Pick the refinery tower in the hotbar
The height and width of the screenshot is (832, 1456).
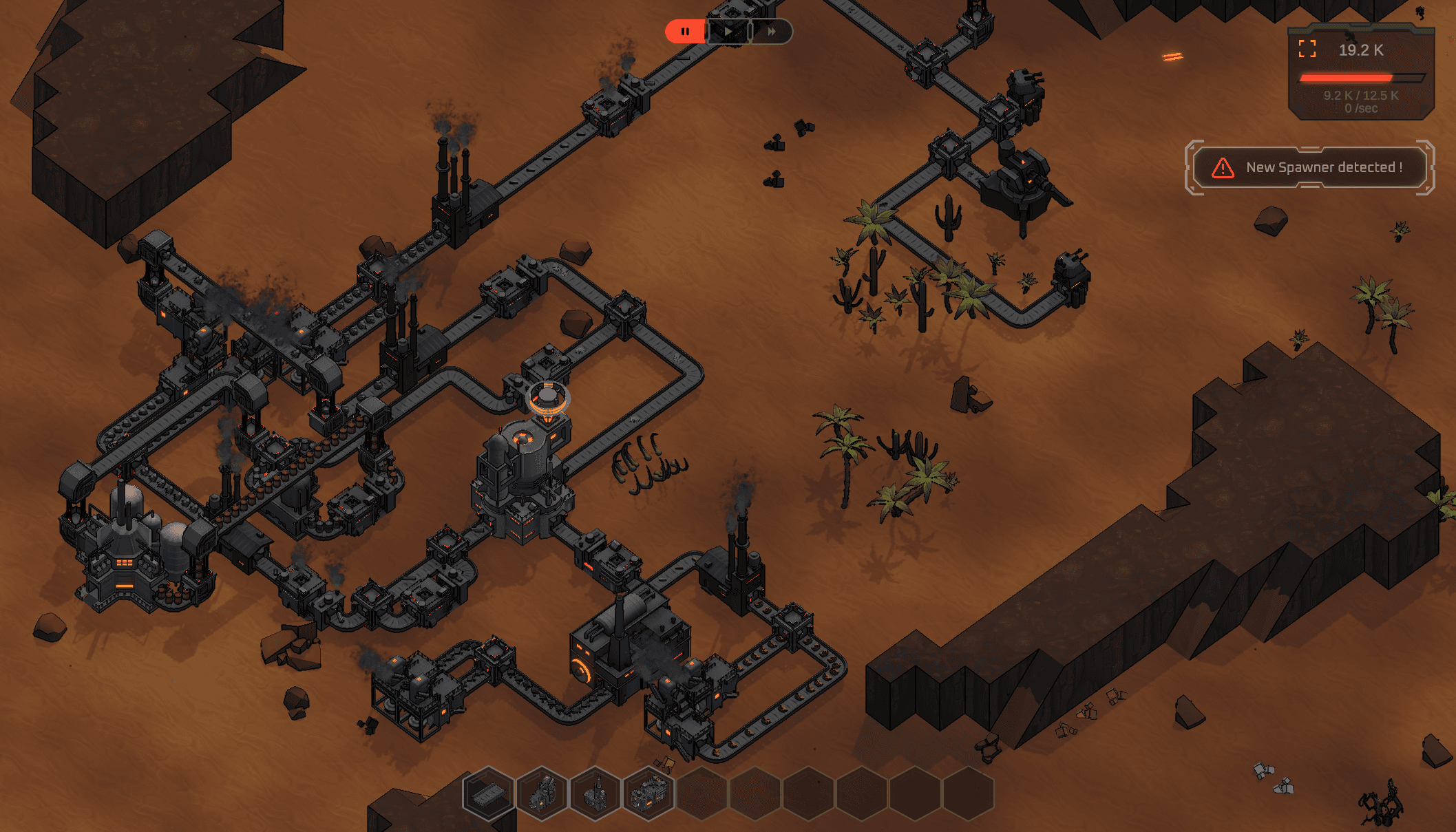(x=595, y=793)
